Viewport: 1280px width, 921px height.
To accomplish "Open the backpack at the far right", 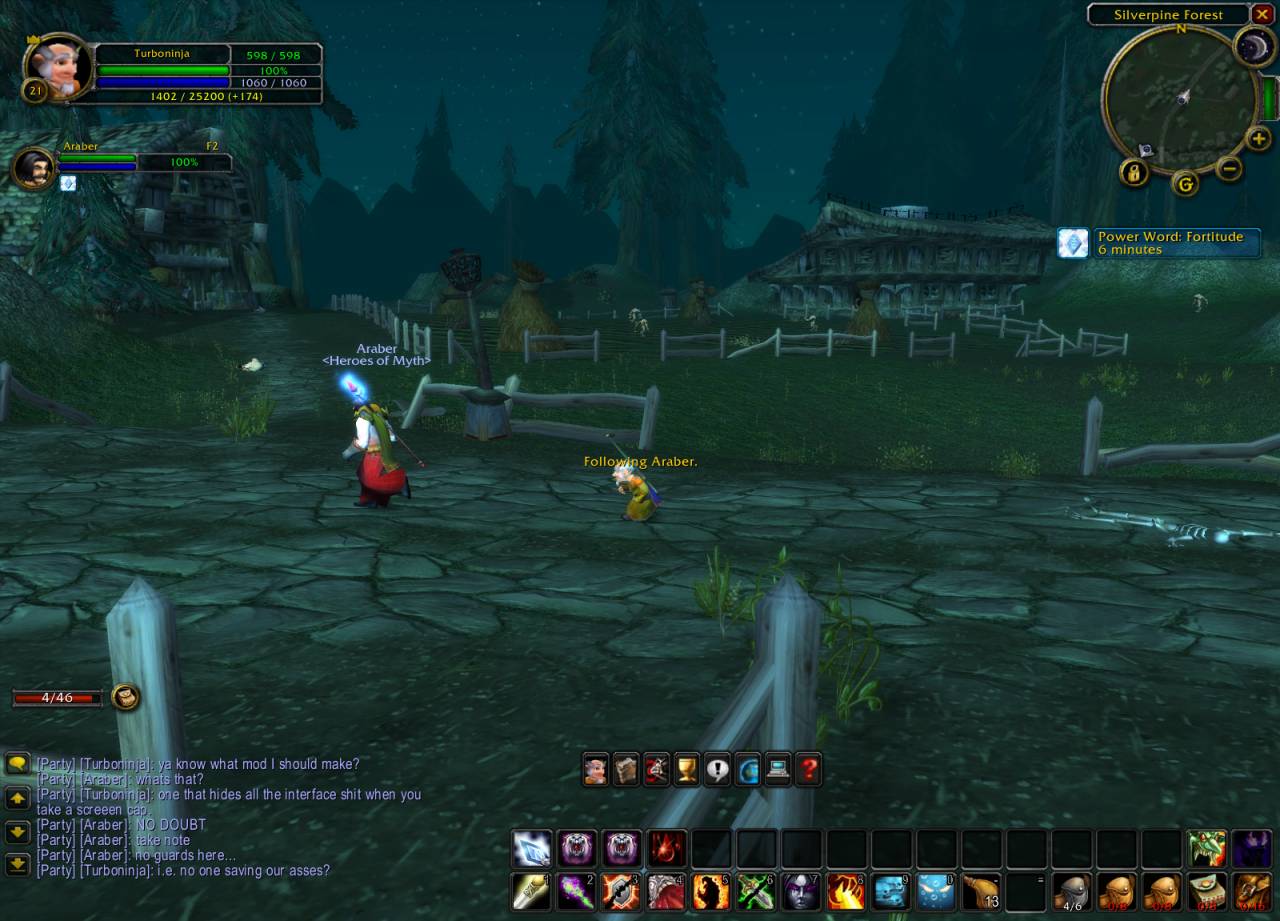I will point(1253,892).
